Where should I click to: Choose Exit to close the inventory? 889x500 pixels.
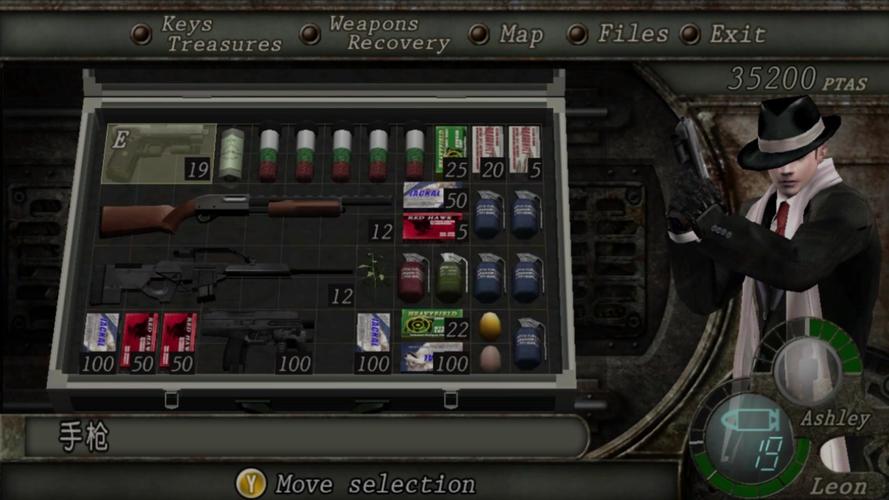[737, 35]
